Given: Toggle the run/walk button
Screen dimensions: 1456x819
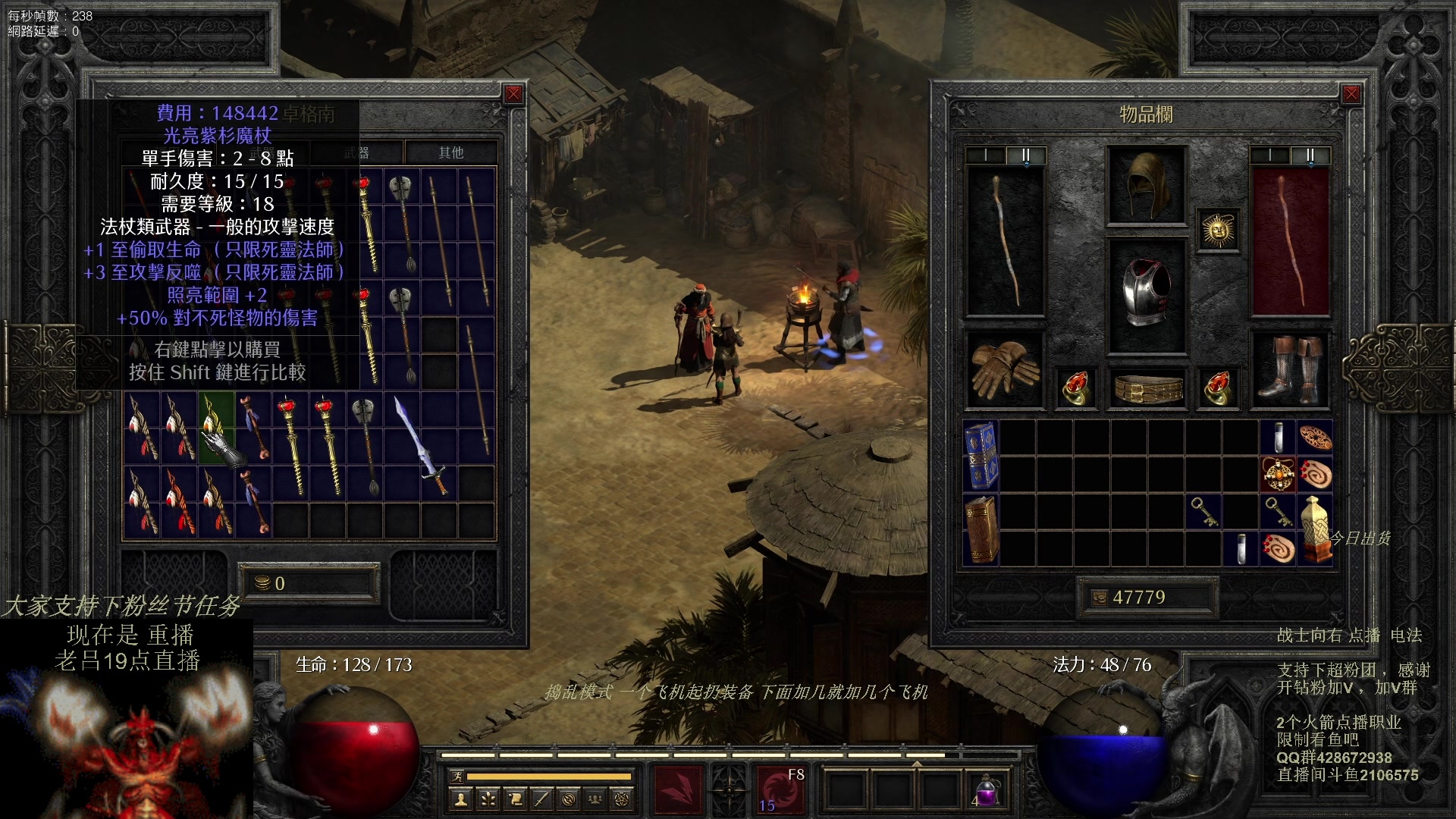Looking at the screenshot, I should click(457, 776).
